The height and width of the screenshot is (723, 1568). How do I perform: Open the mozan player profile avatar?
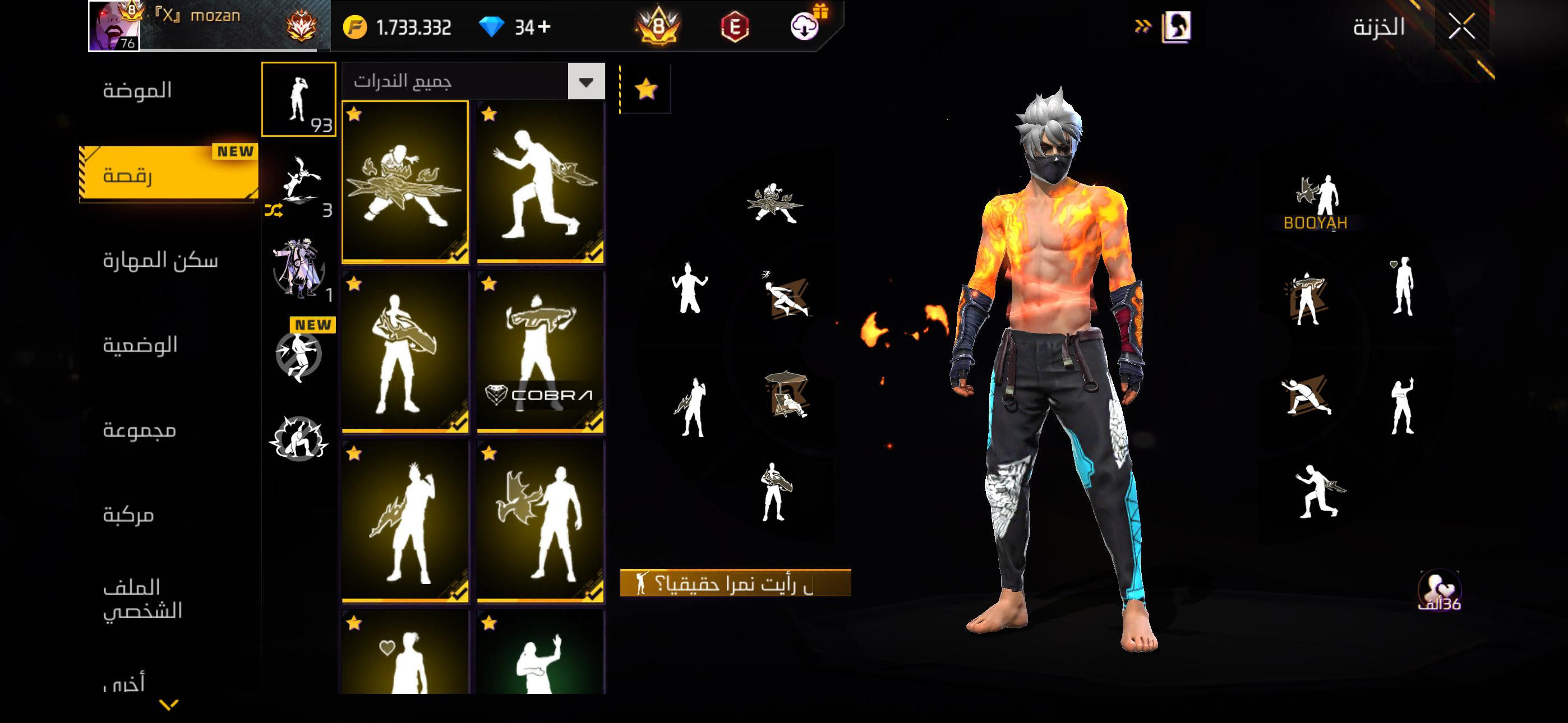114,26
